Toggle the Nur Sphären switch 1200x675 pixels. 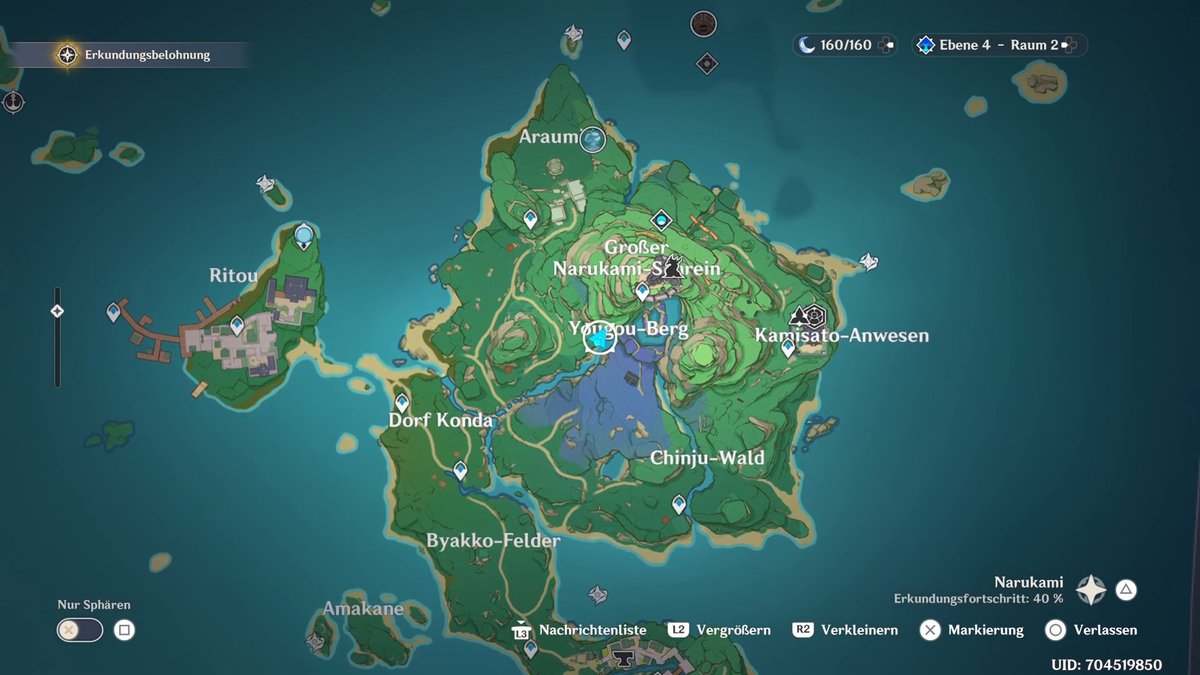pyautogui.click(x=80, y=630)
